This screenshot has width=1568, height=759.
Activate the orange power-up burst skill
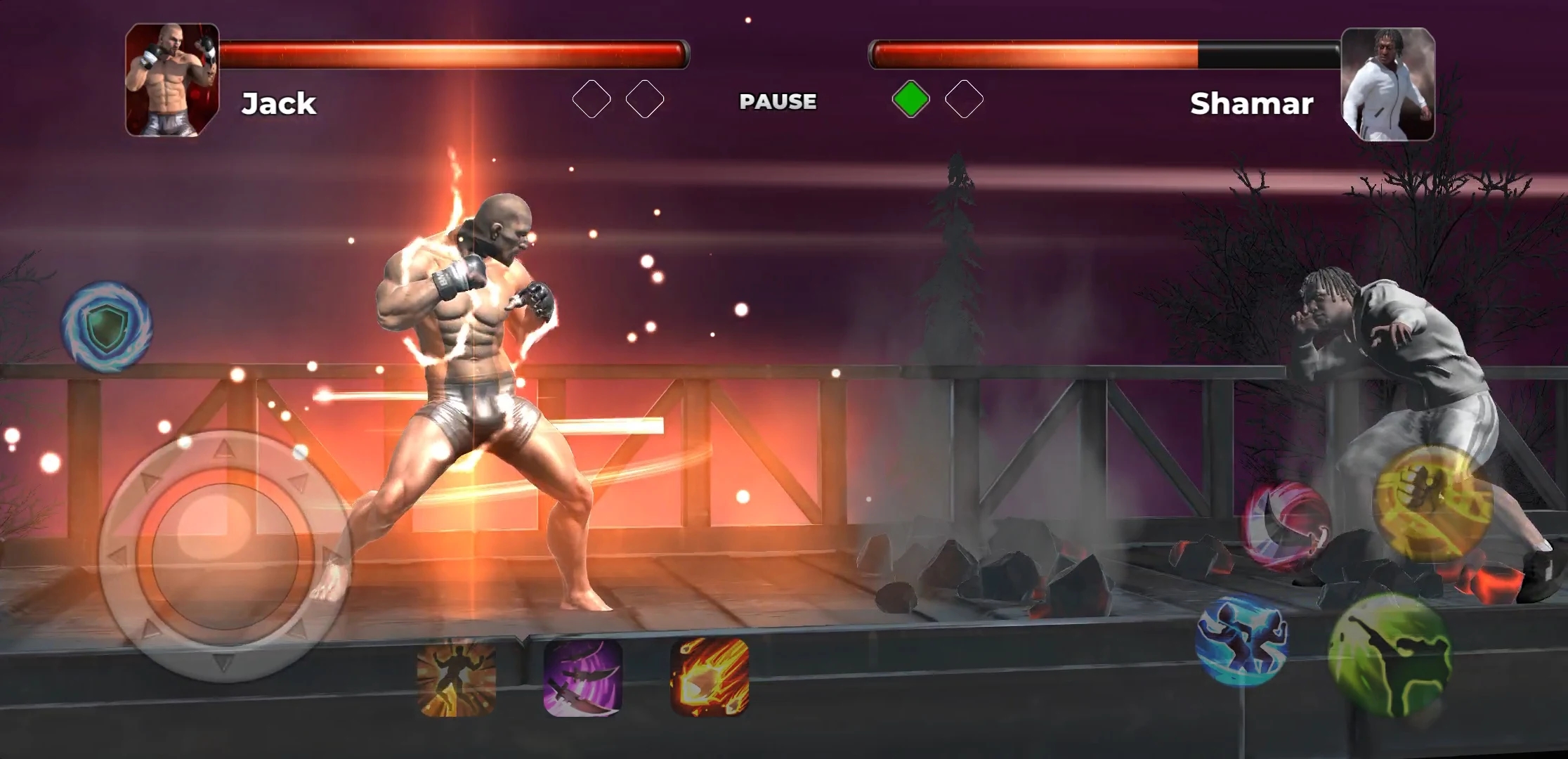pos(457,677)
